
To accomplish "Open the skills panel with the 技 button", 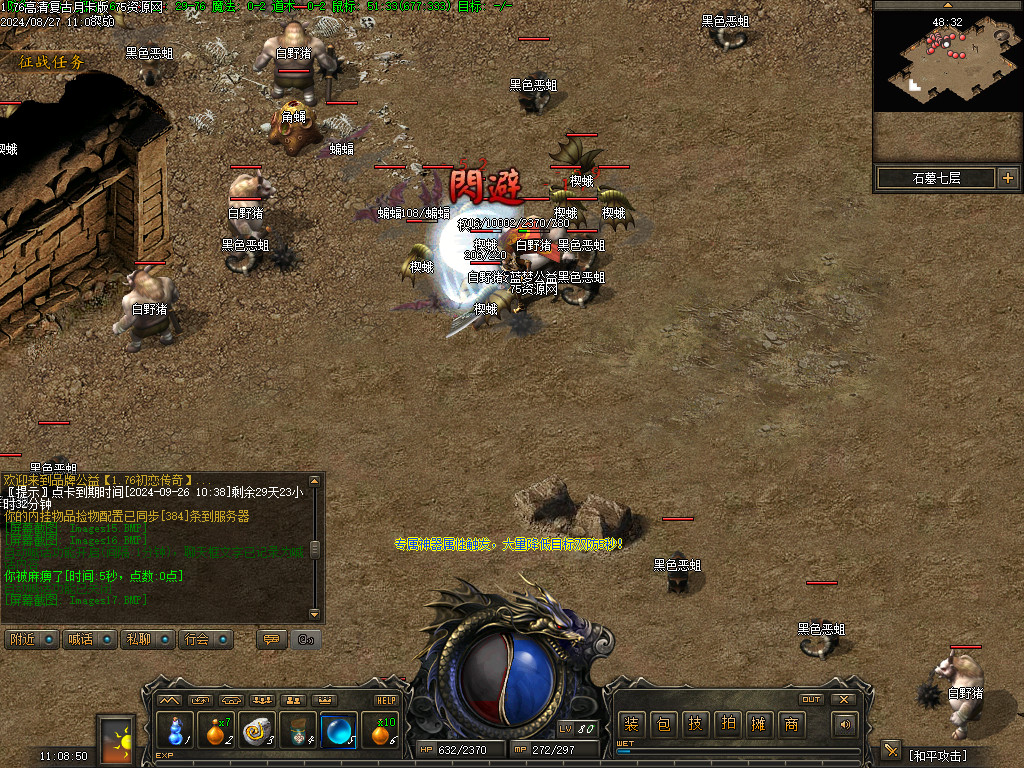I will [695, 724].
